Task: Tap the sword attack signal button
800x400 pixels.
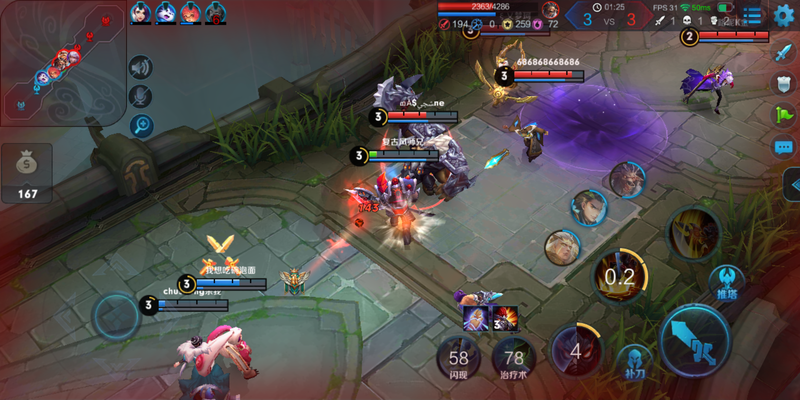Action: pos(783,53)
